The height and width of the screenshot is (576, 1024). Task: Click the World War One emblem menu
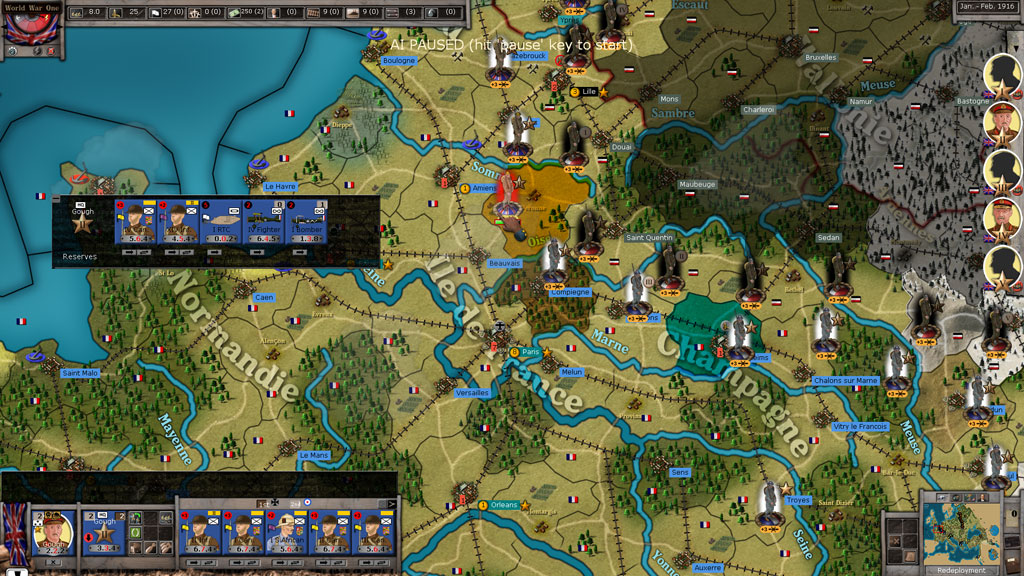[31, 24]
